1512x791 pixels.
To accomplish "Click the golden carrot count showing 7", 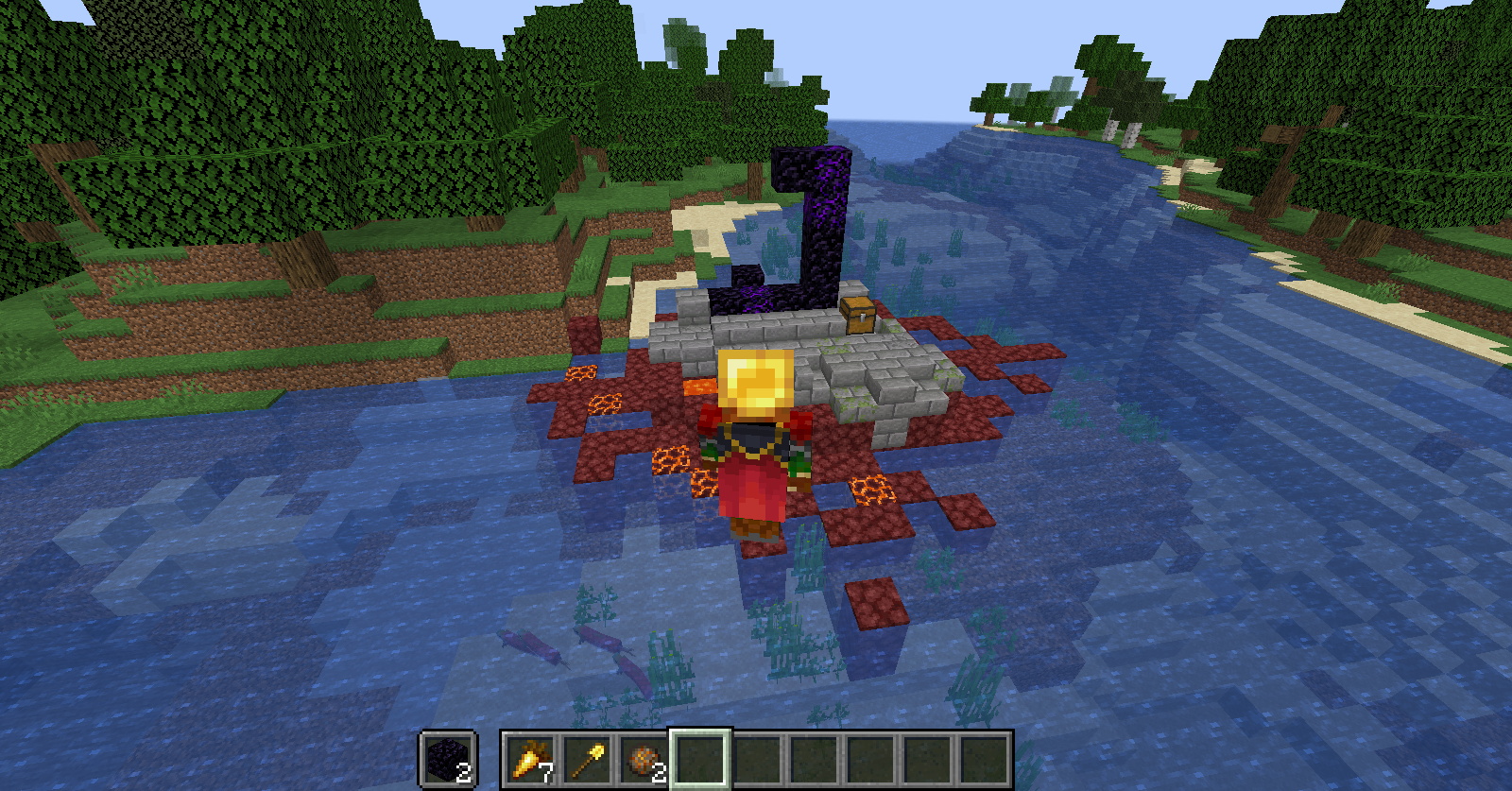I will pyautogui.click(x=546, y=772).
